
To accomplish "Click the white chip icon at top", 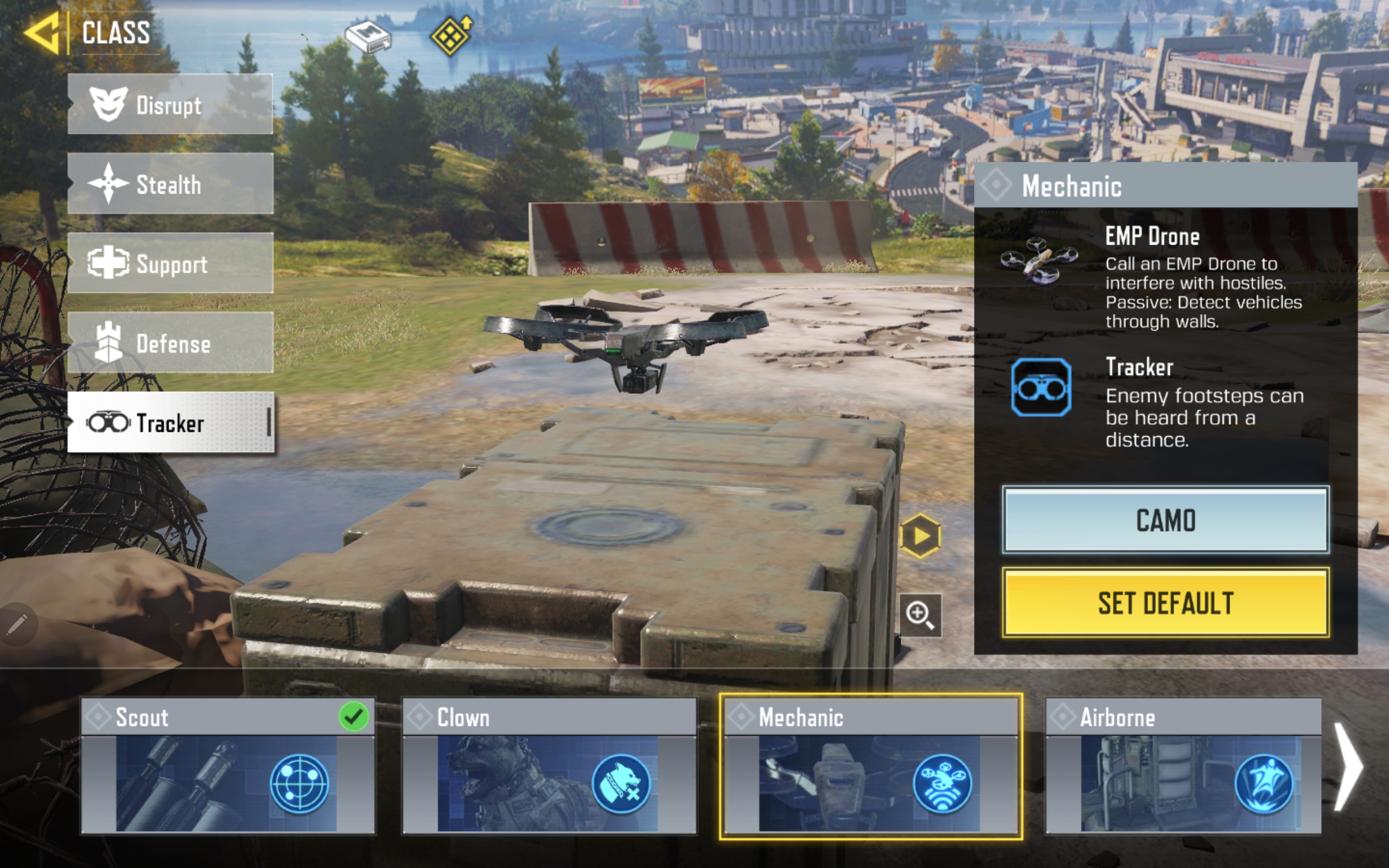I will [368, 37].
